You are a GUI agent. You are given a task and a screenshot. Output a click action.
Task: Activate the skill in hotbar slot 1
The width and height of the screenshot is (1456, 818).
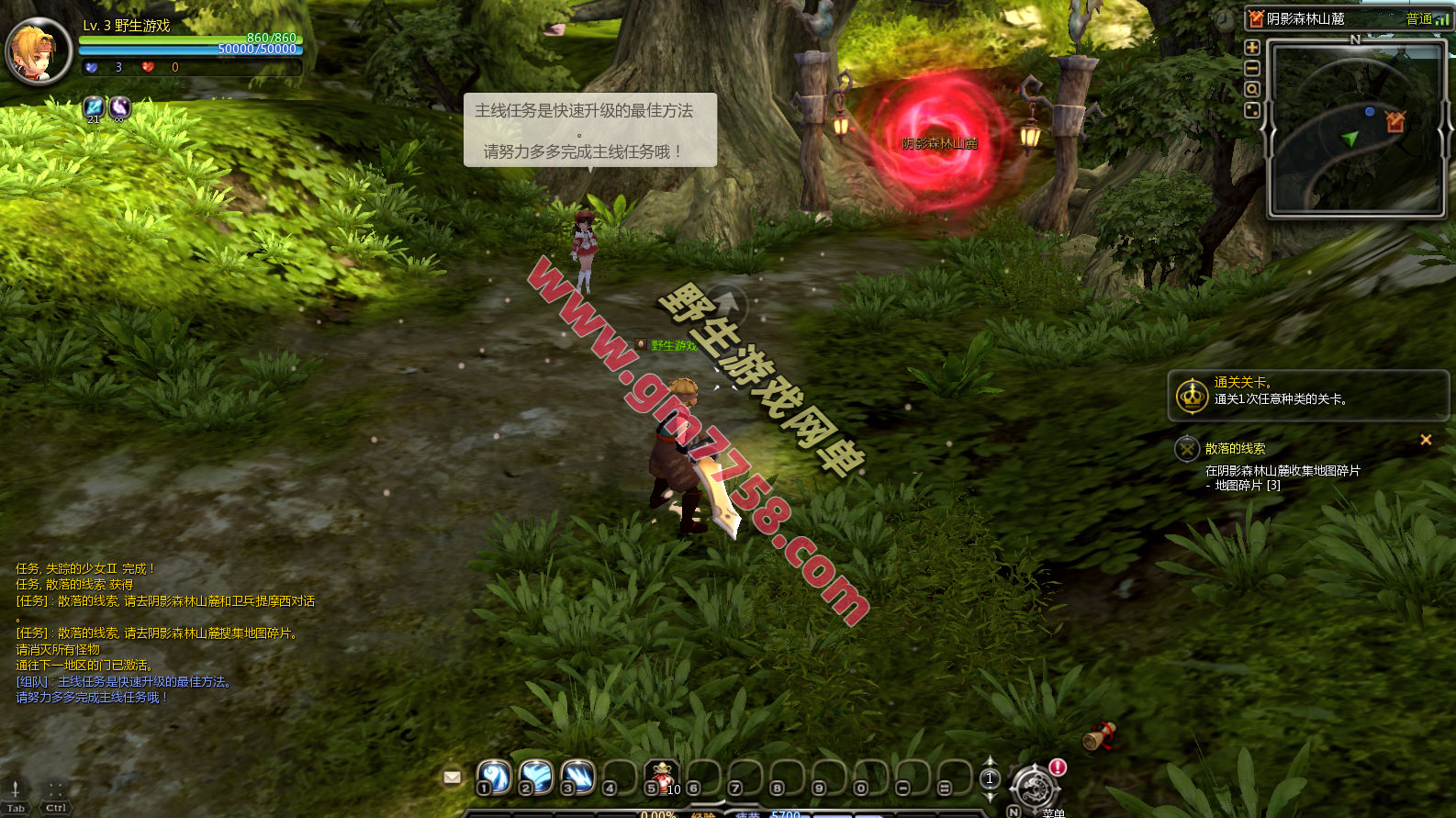click(494, 778)
